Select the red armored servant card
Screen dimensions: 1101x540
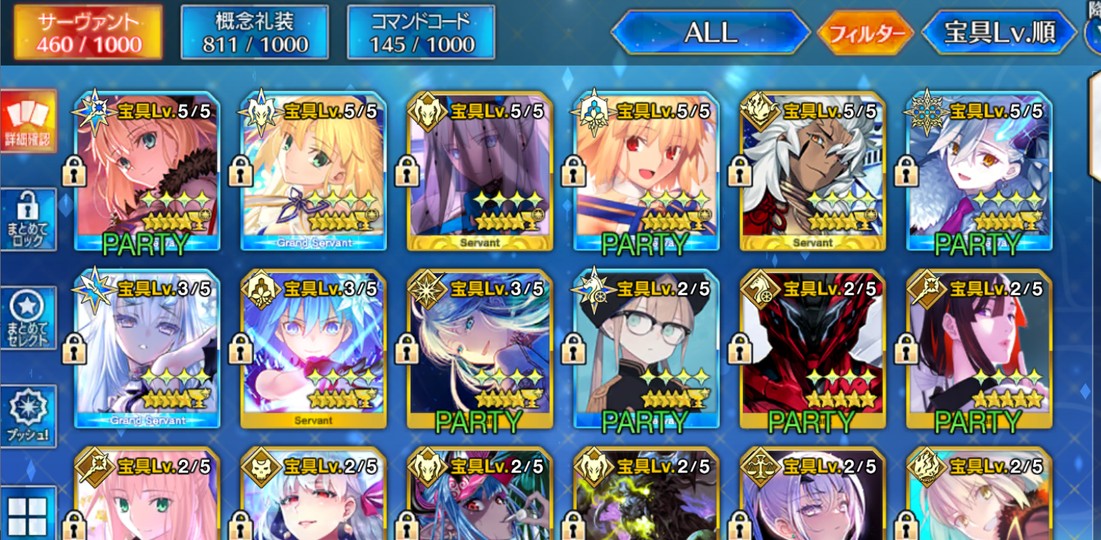point(812,350)
